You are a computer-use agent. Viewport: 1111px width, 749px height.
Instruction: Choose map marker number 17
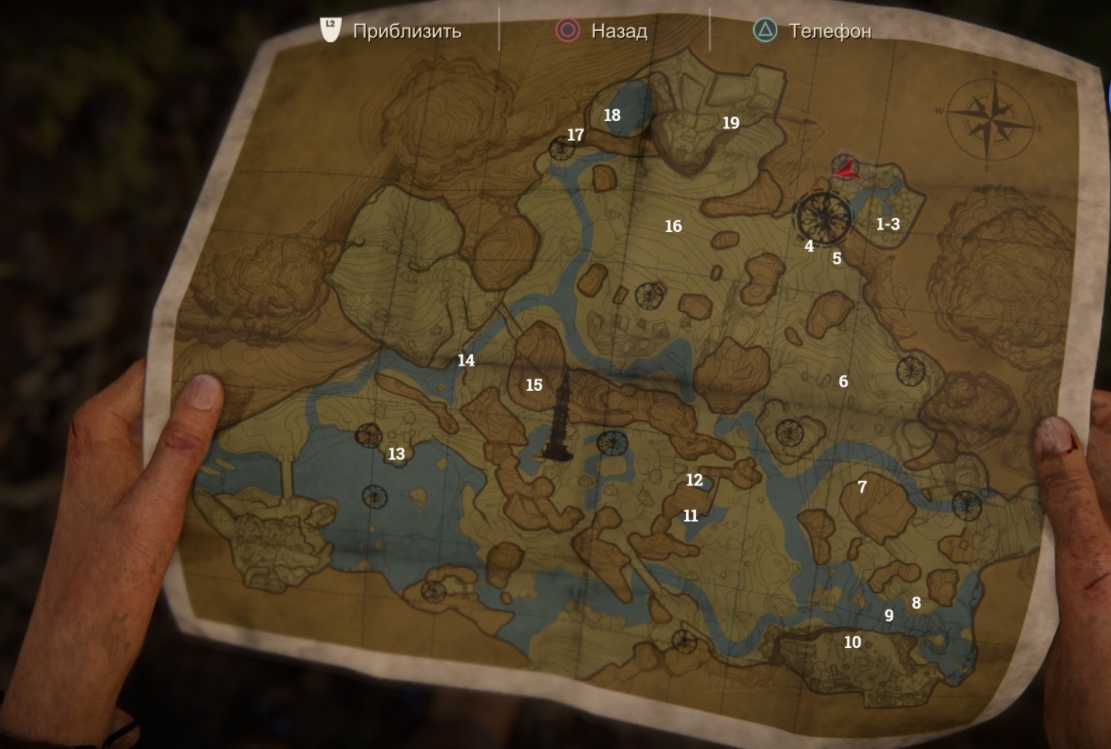click(575, 135)
